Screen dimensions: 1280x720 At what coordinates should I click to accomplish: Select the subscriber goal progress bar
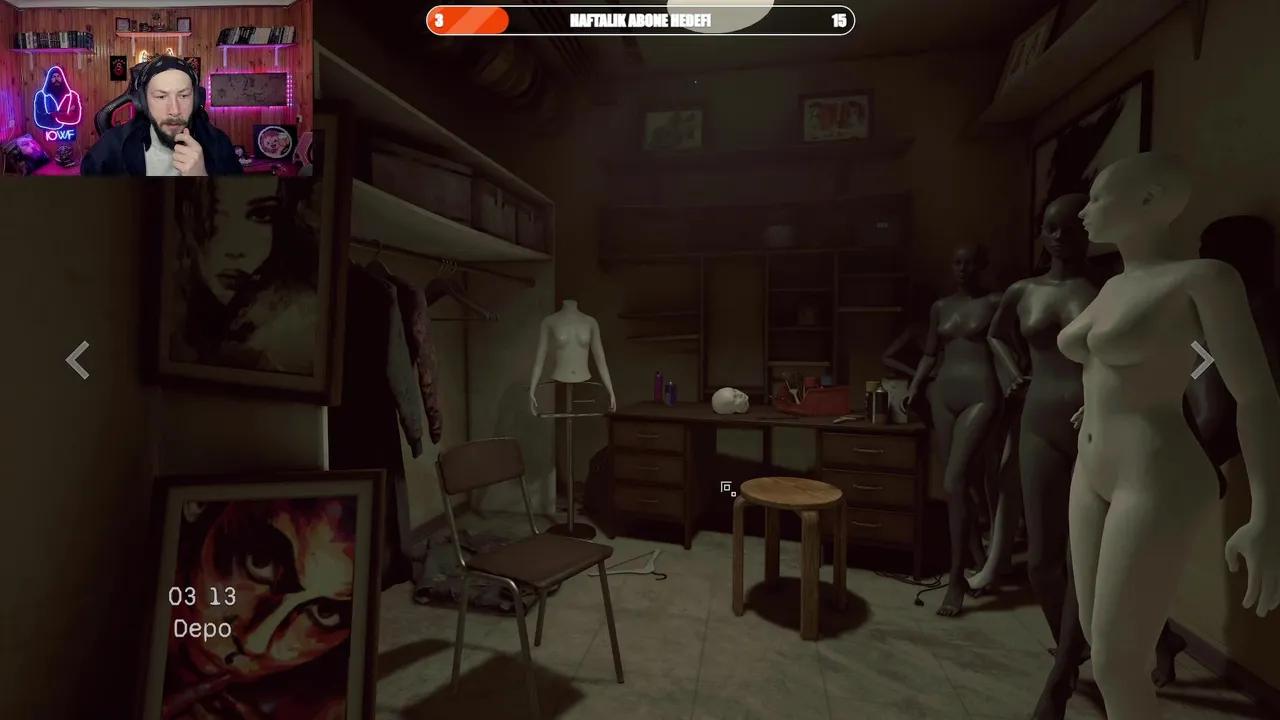[x=468, y=20]
